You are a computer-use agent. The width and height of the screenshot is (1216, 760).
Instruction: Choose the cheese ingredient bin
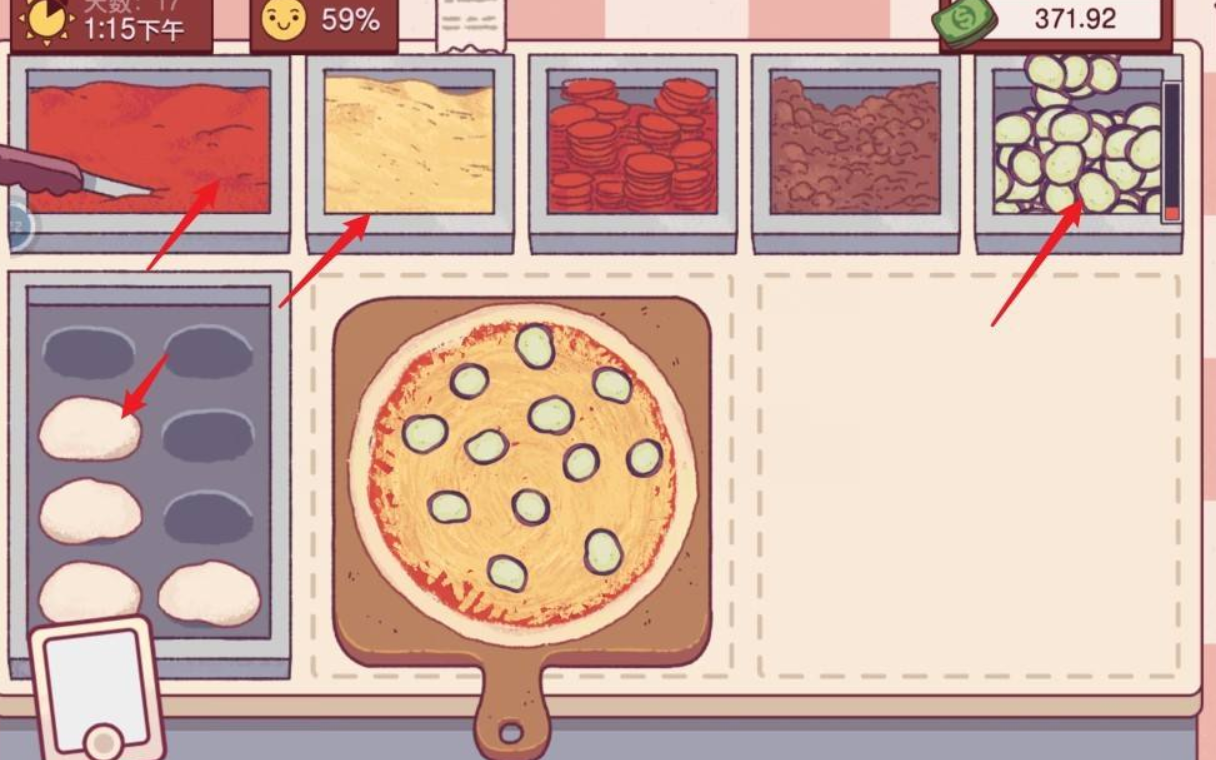pos(409,148)
